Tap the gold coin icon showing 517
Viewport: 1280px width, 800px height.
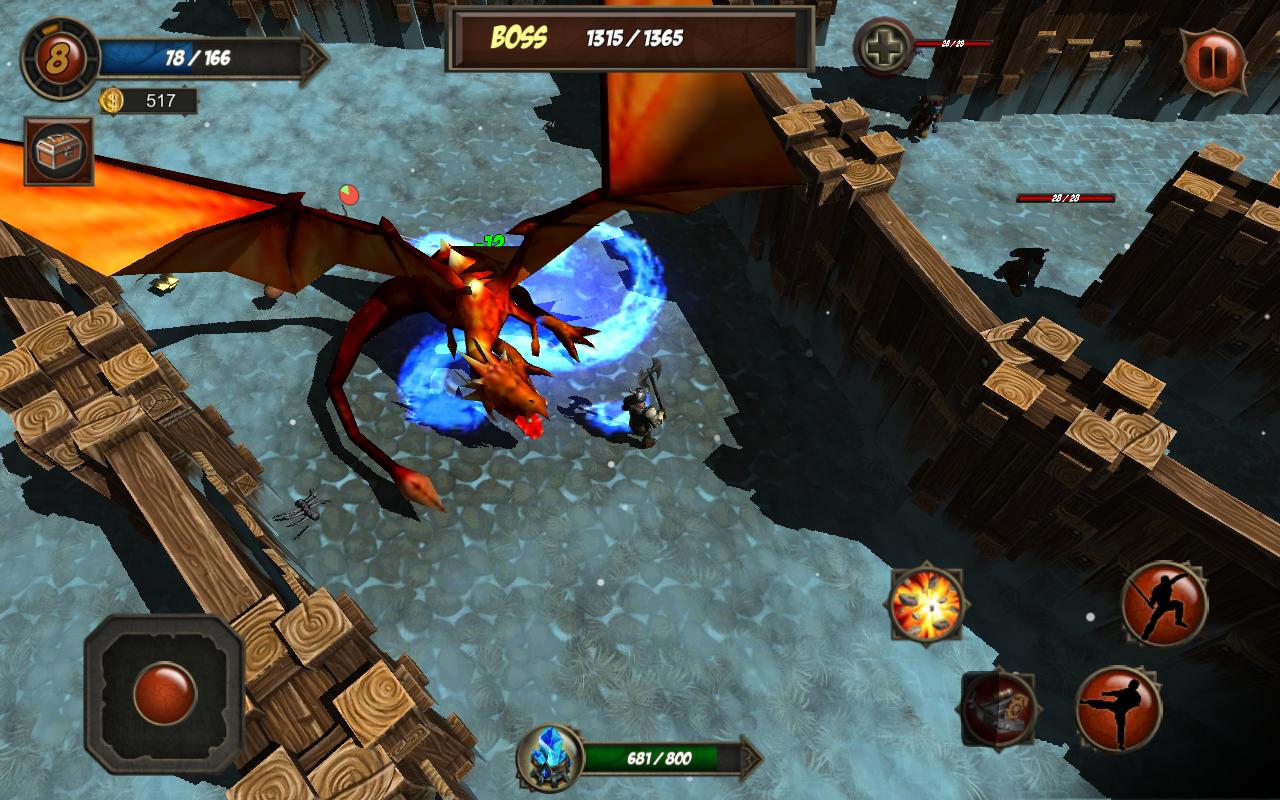point(113,100)
